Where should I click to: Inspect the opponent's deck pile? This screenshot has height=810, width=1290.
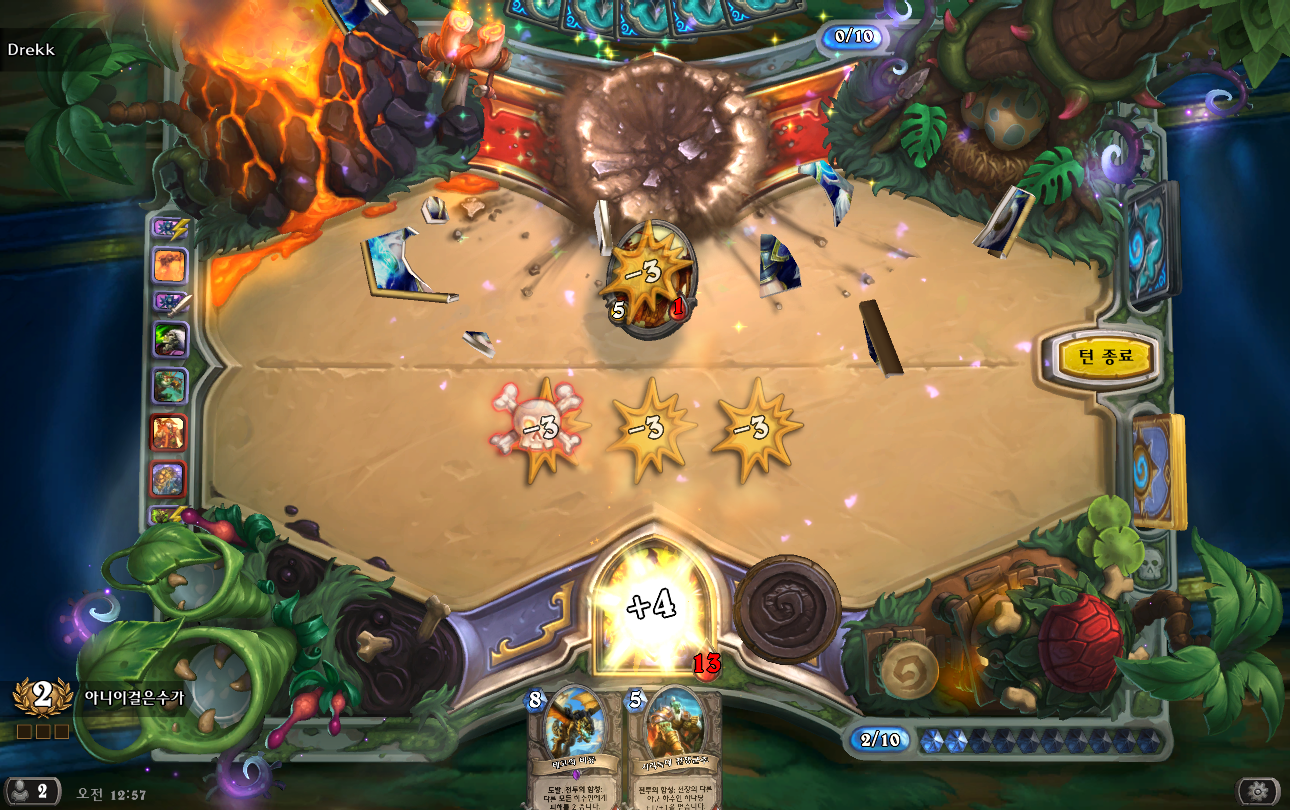click(1152, 244)
